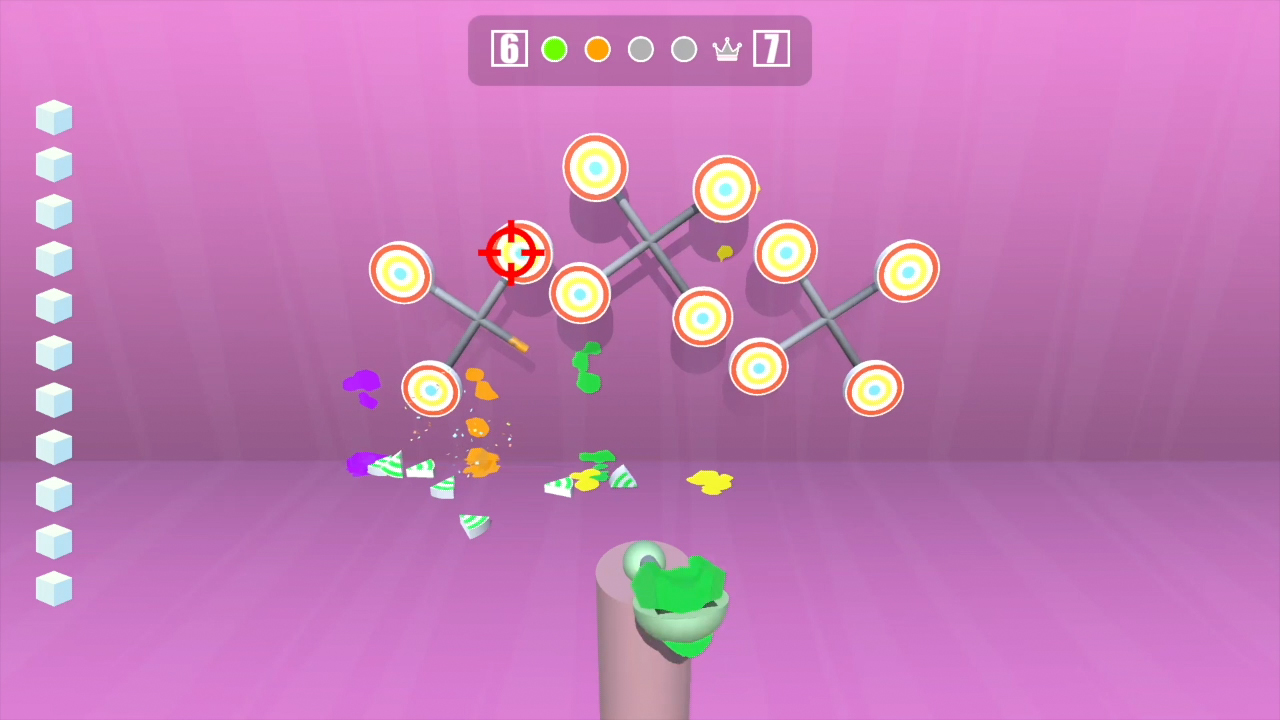Click the red aiming crosshair
1280x720 pixels.
coord(513,253)
